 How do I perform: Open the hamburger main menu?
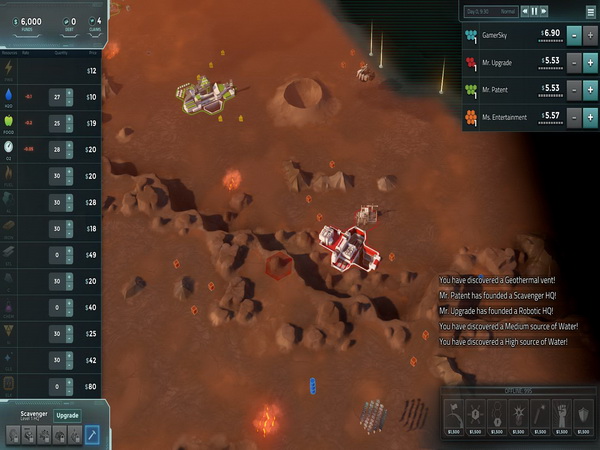(x=588, y=12)
